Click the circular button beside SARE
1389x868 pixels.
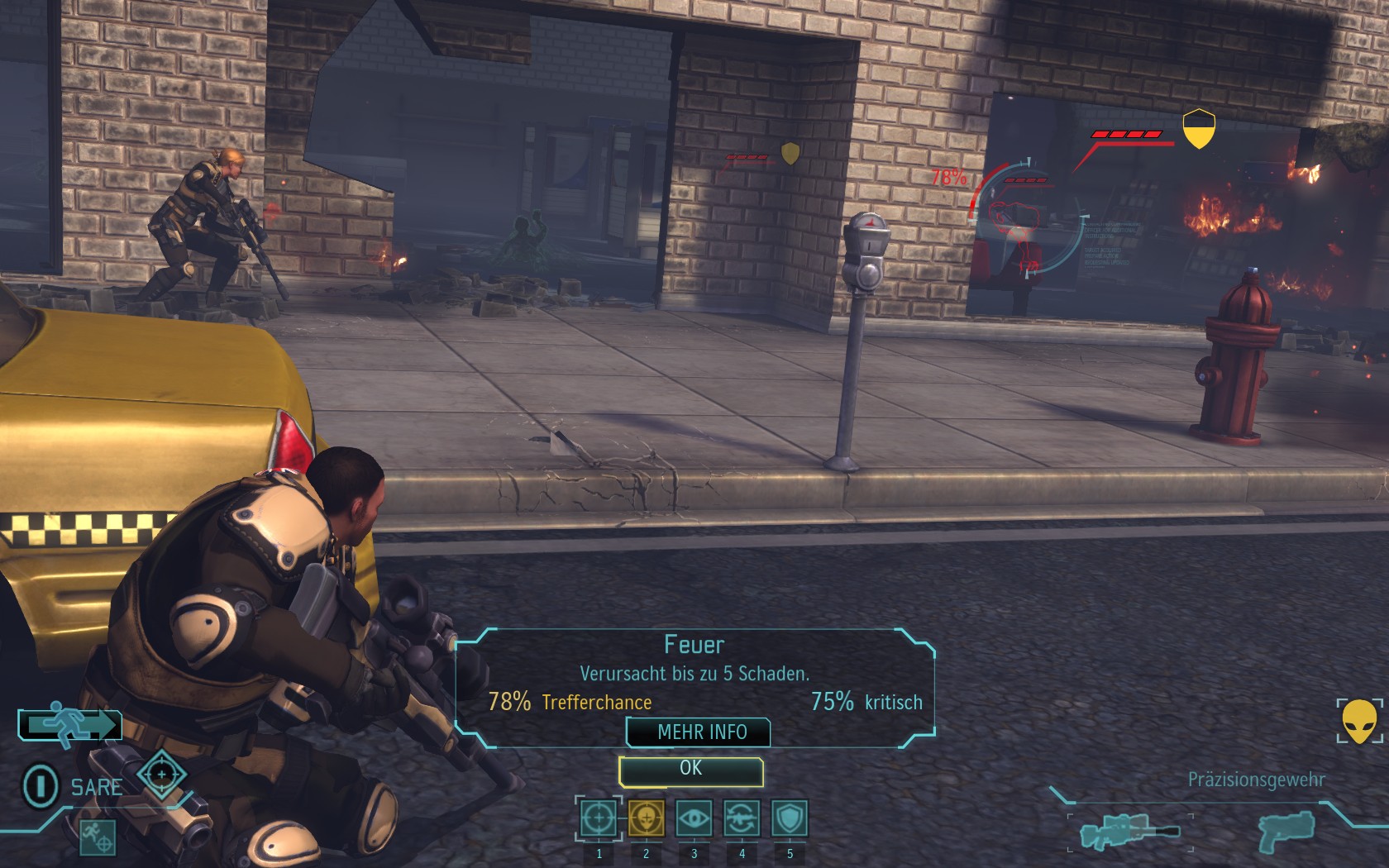click(x=40, y=785)
